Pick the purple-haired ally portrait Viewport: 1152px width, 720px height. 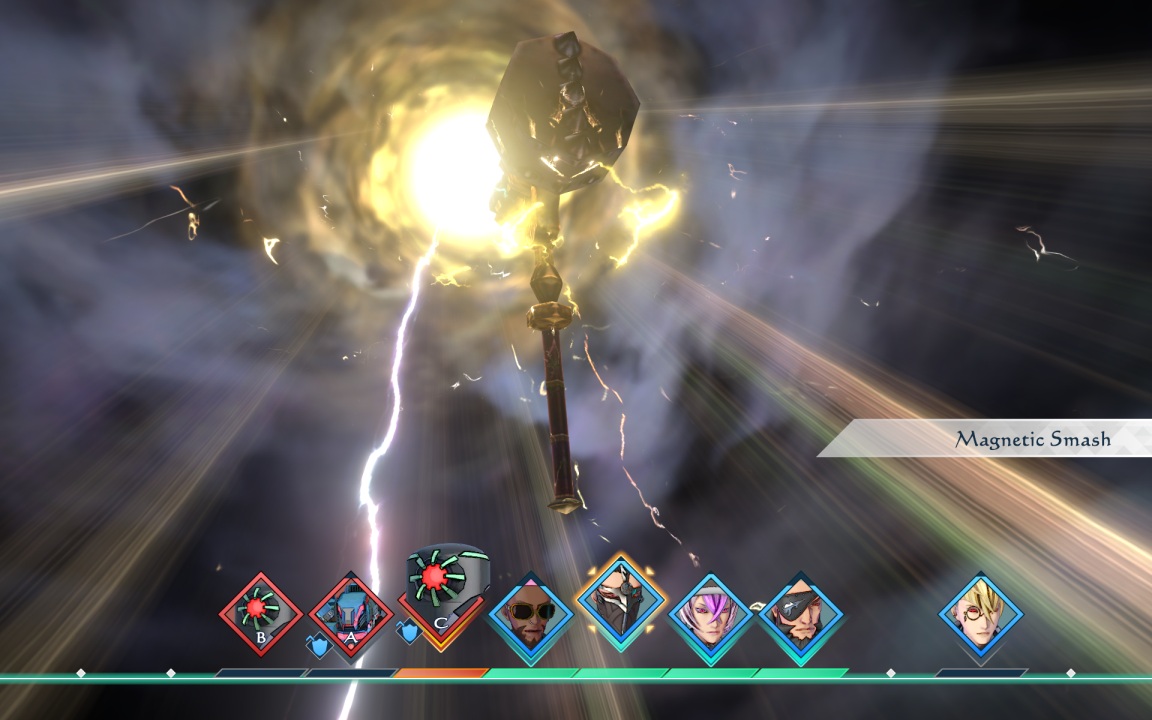point(710,614)
